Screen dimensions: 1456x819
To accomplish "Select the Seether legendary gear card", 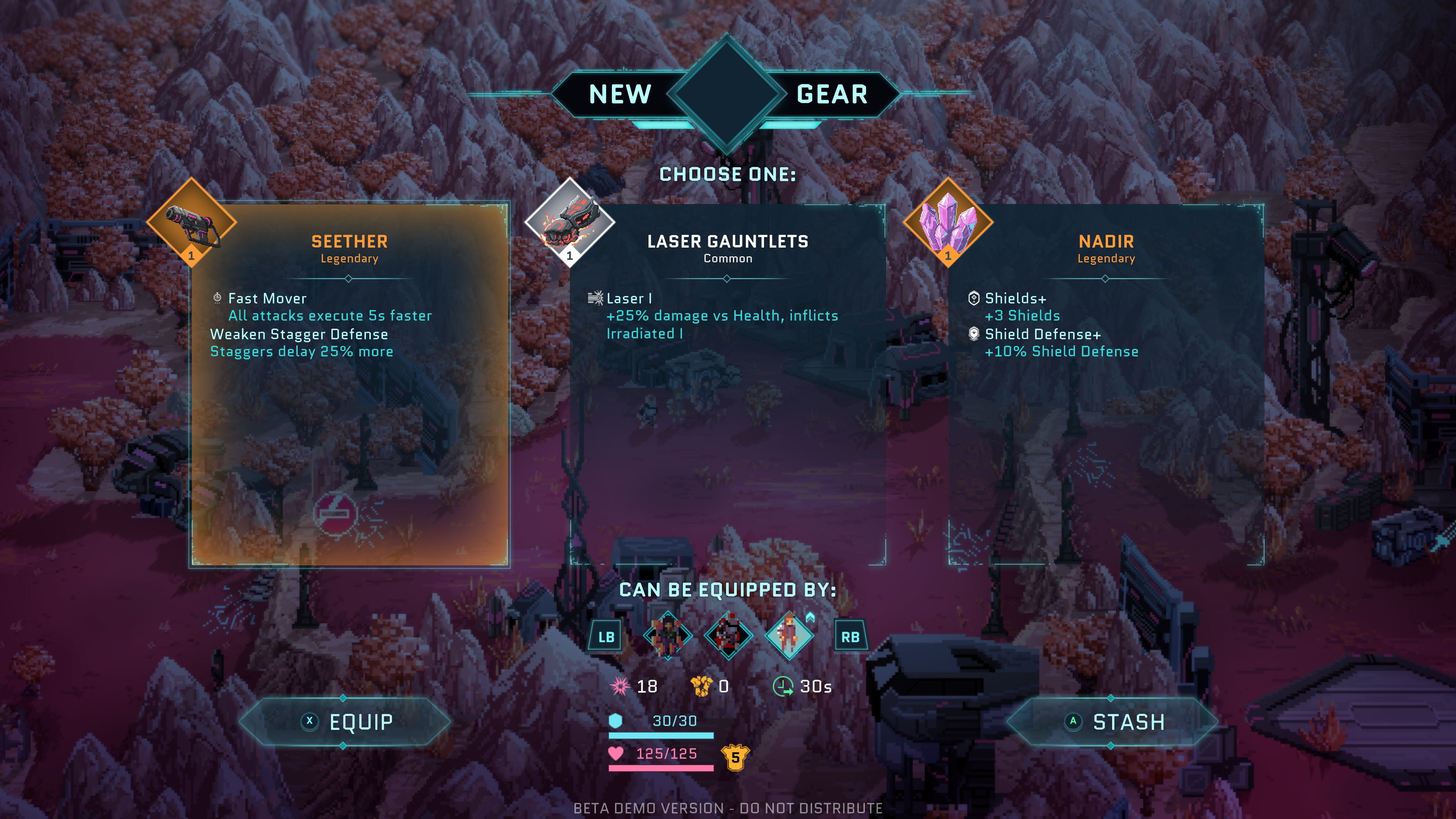I will [x=349, y=384].
